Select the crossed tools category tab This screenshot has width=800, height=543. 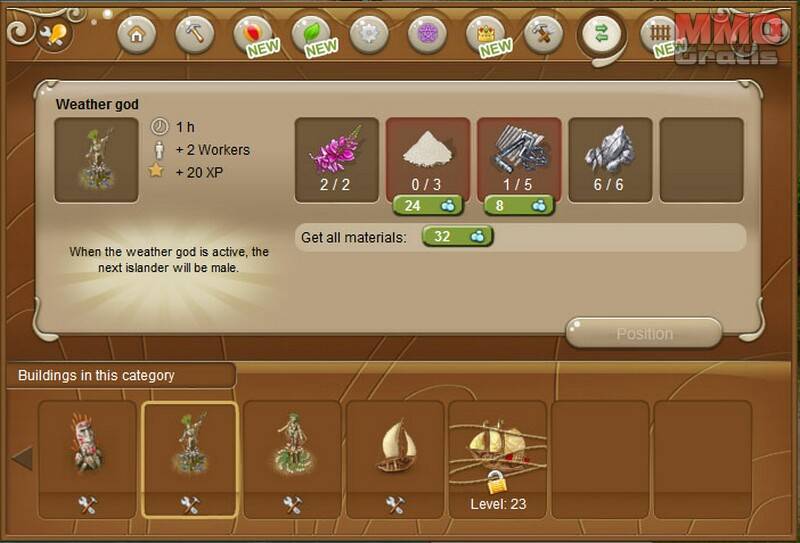point(543,34)
